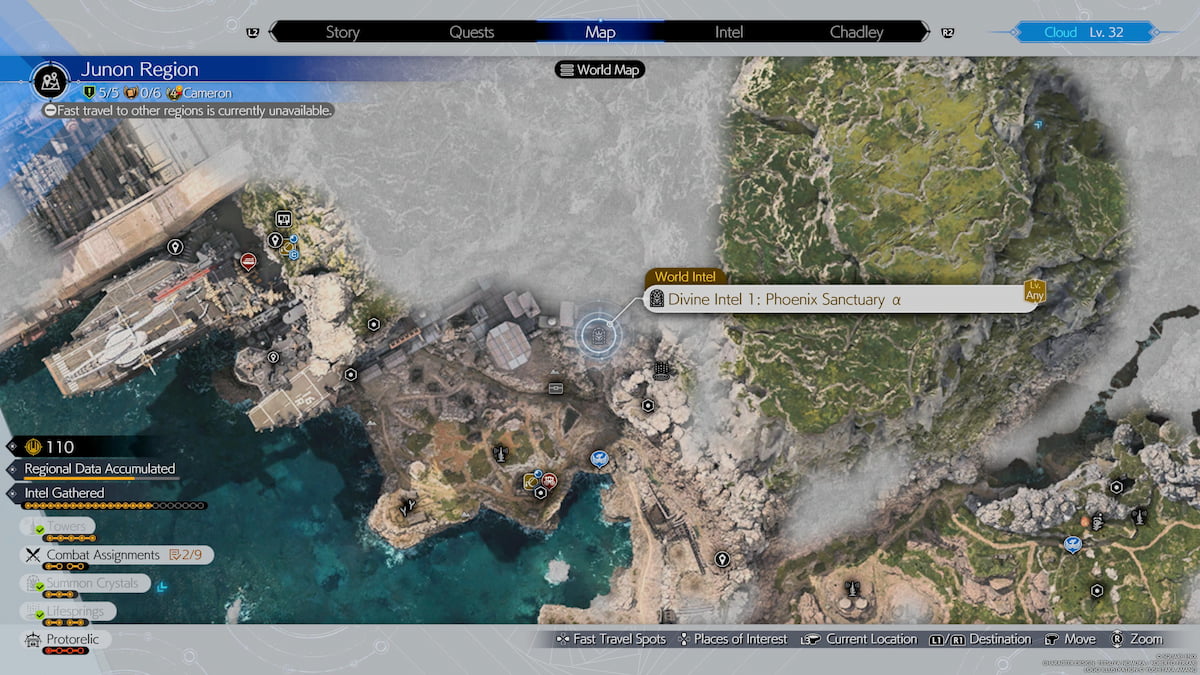
Task: Open the Chadley tab
Action: click(857, 32)
